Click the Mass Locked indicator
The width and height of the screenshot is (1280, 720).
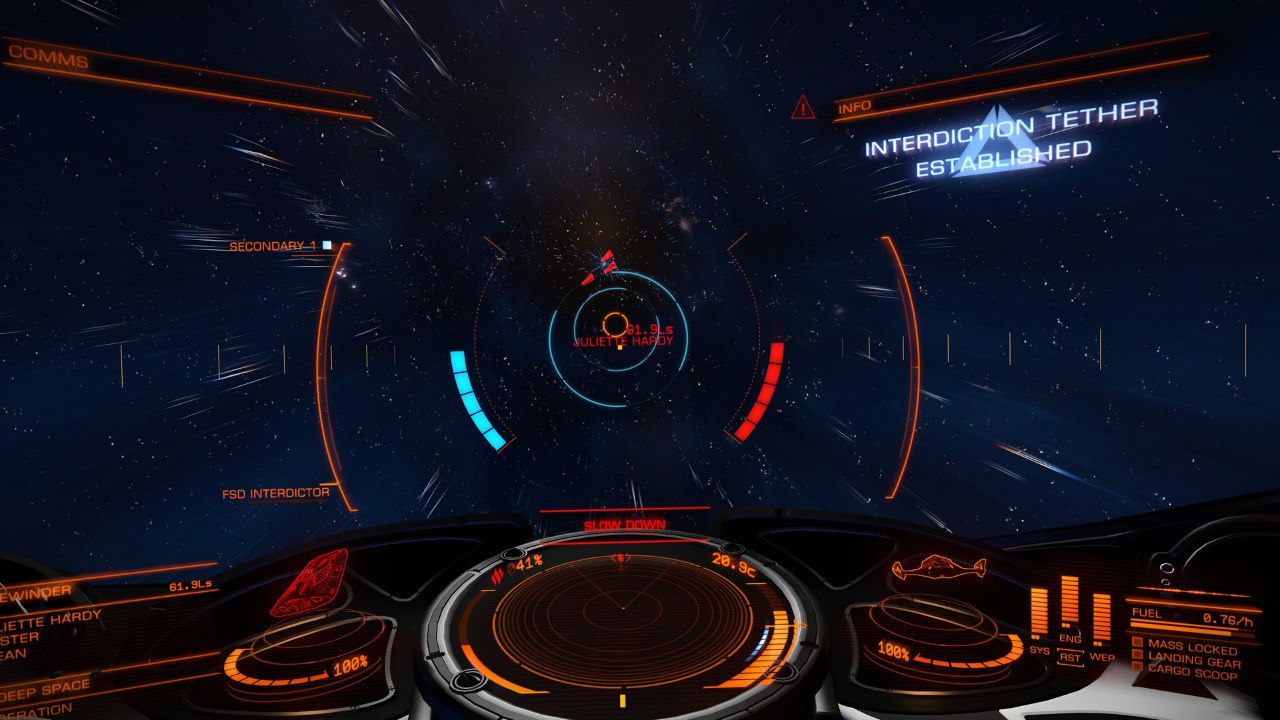[1191, 648]
